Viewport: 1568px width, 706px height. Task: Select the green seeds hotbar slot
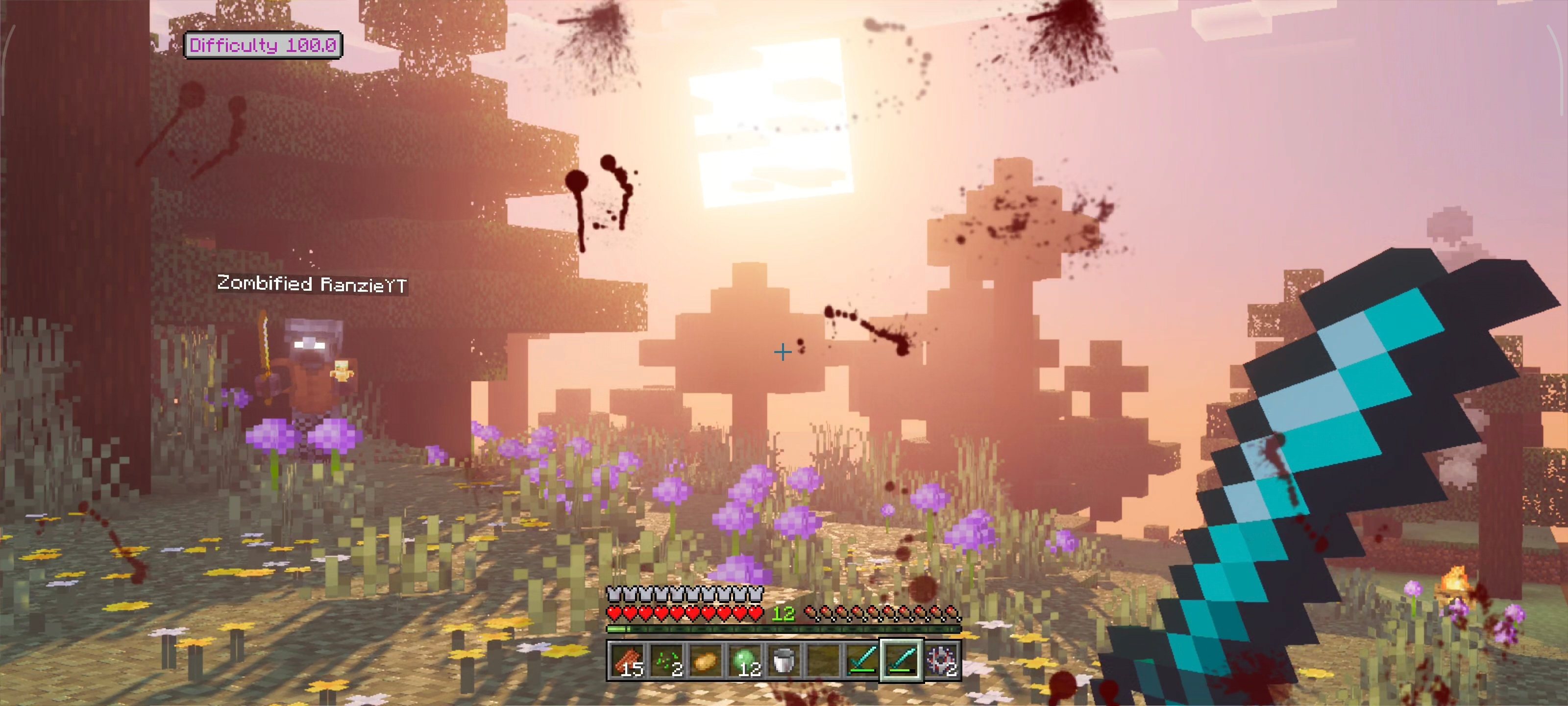[x=666, y=660]
